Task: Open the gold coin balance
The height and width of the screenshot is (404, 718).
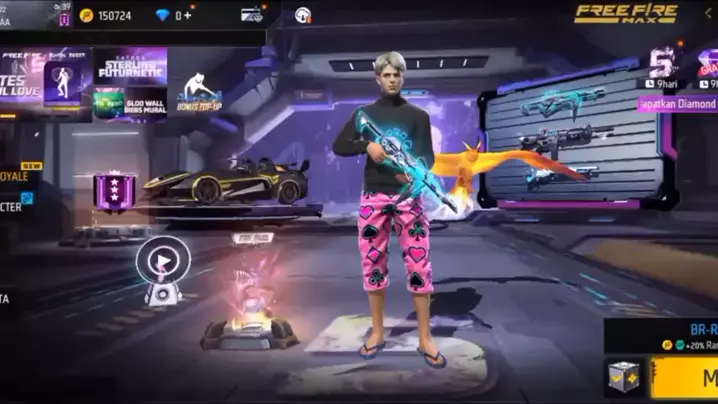Action: (107, 16)
